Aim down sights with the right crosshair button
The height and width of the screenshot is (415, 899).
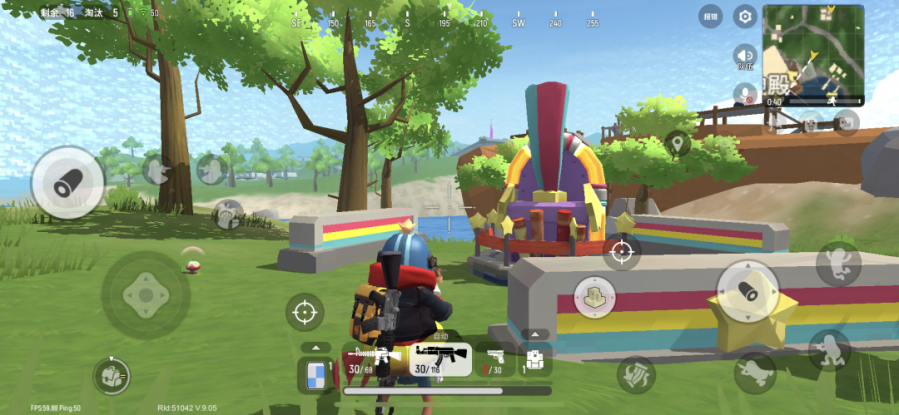(x=621, y=251)
